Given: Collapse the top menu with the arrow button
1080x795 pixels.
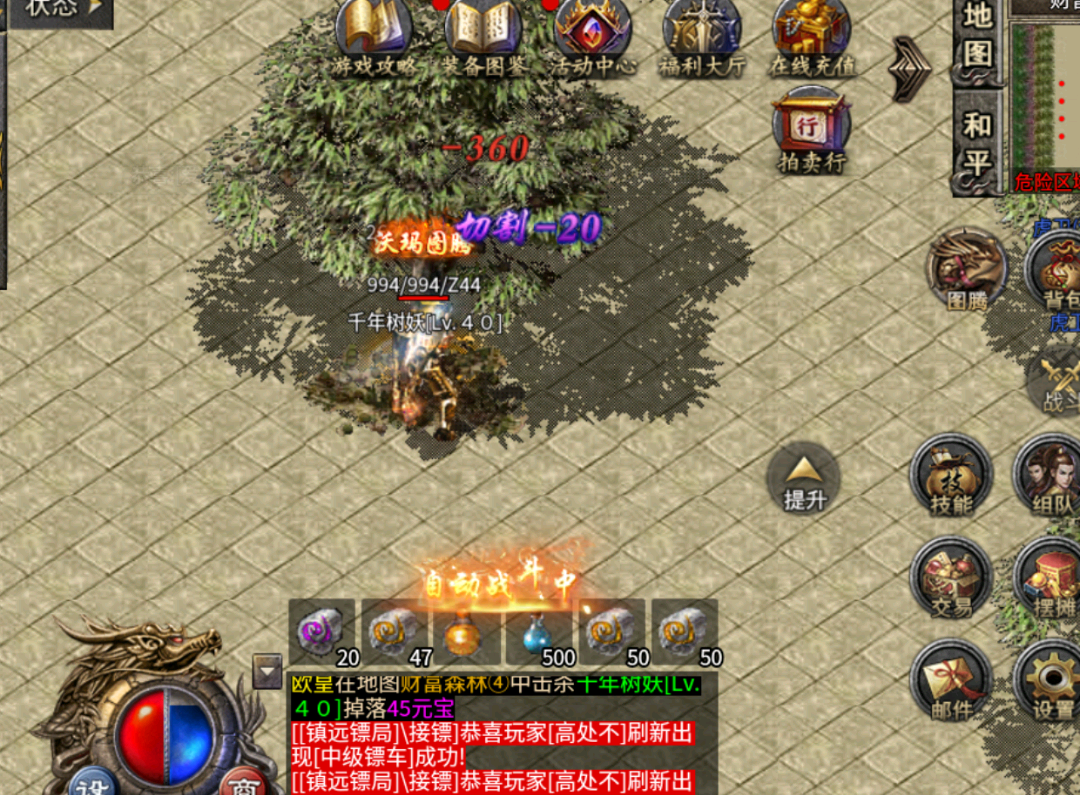Looking at the screenshot, I should [x=910, y=68].
